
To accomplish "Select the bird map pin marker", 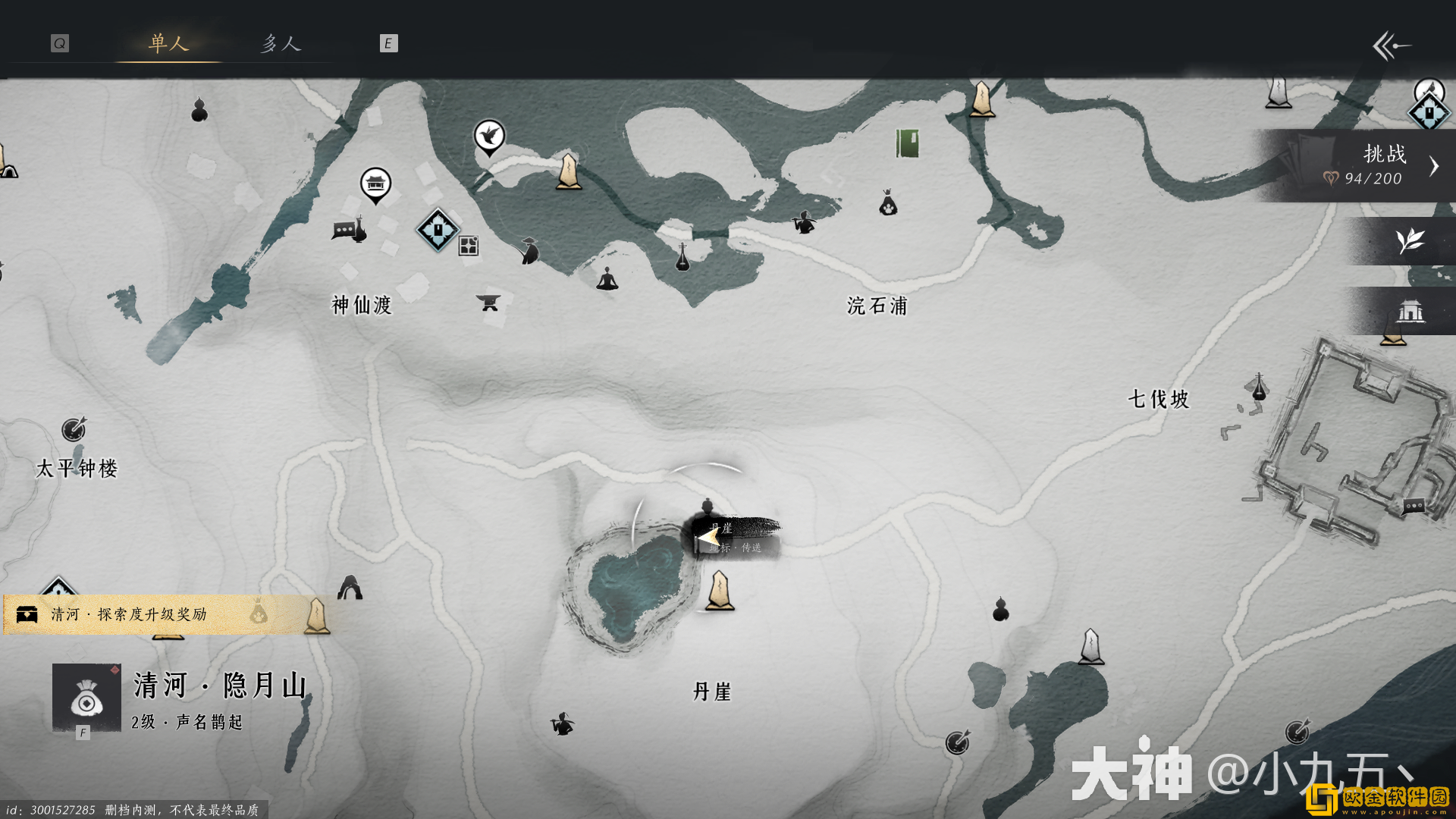I will (489, 136).
